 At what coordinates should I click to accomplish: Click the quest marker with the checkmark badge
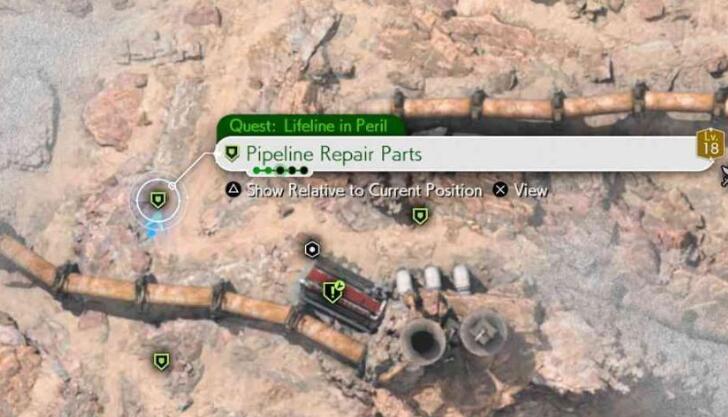click(x=332, y=292)
